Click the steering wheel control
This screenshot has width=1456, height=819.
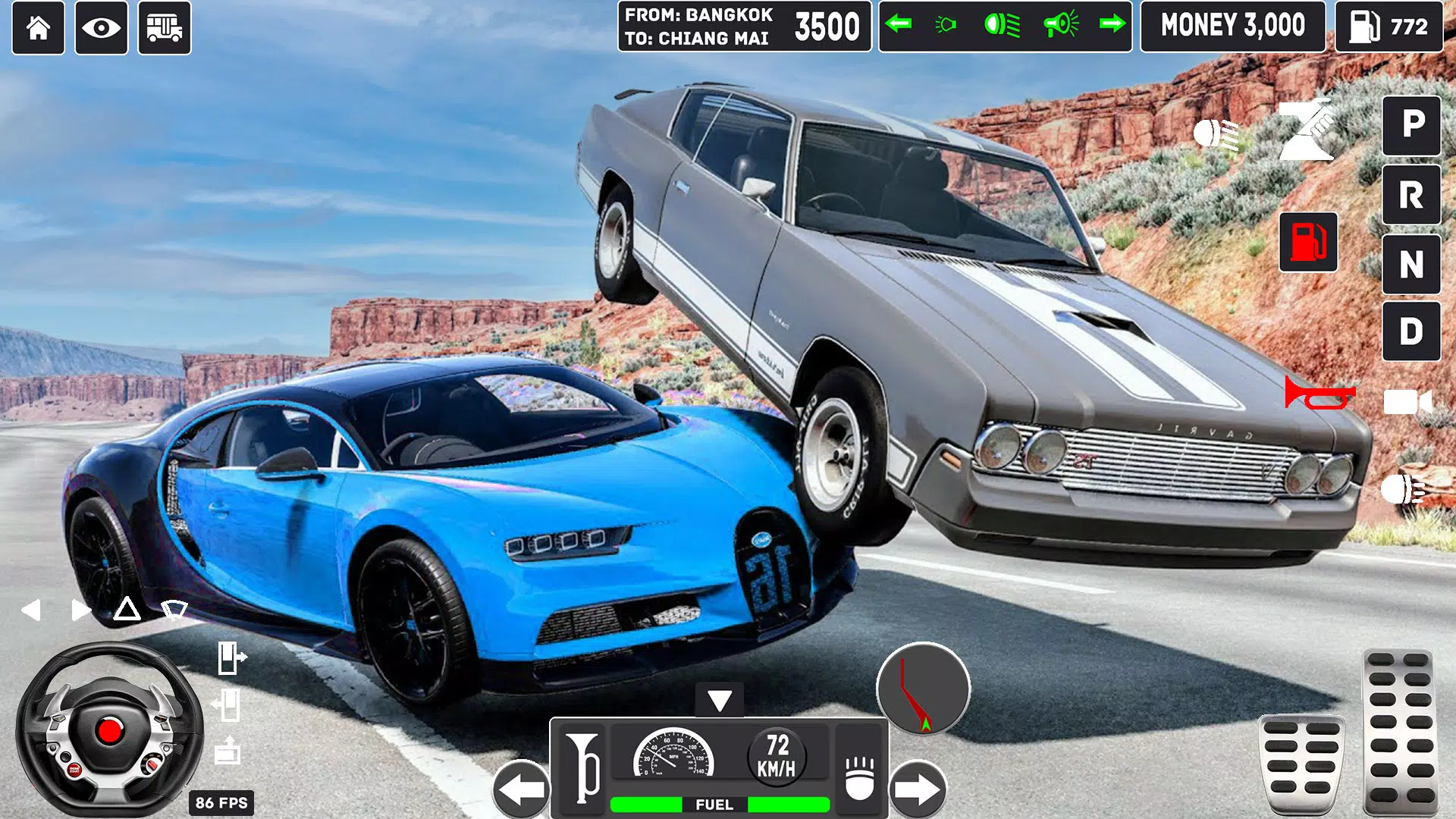108,730
